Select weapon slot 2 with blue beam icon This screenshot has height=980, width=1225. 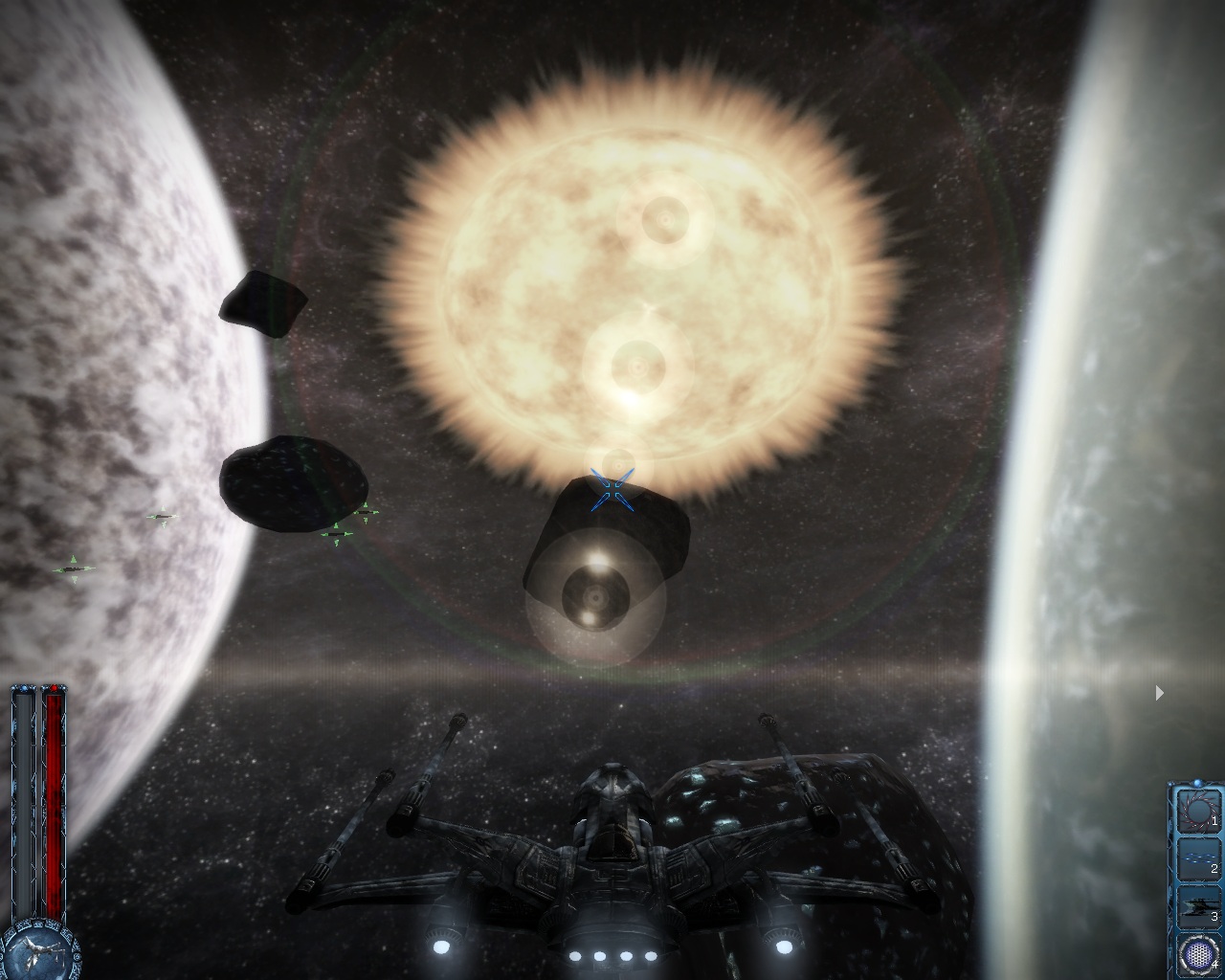[1199, 859]
